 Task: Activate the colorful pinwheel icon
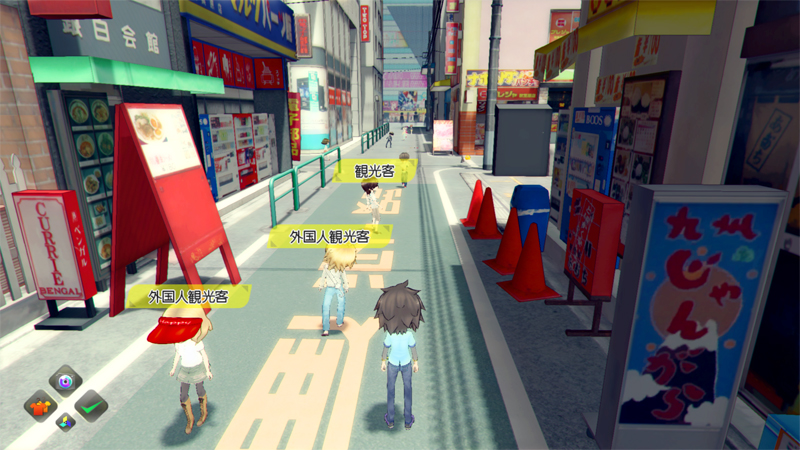(x=65, y=422)
